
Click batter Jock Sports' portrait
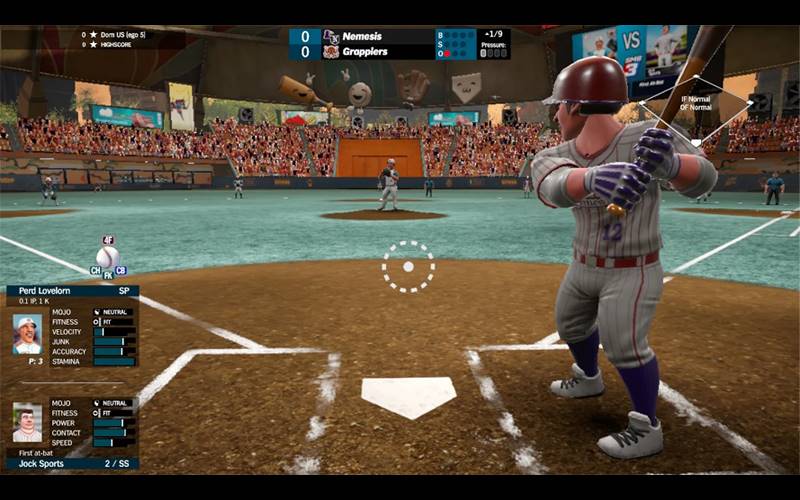(x=27, y=421)
